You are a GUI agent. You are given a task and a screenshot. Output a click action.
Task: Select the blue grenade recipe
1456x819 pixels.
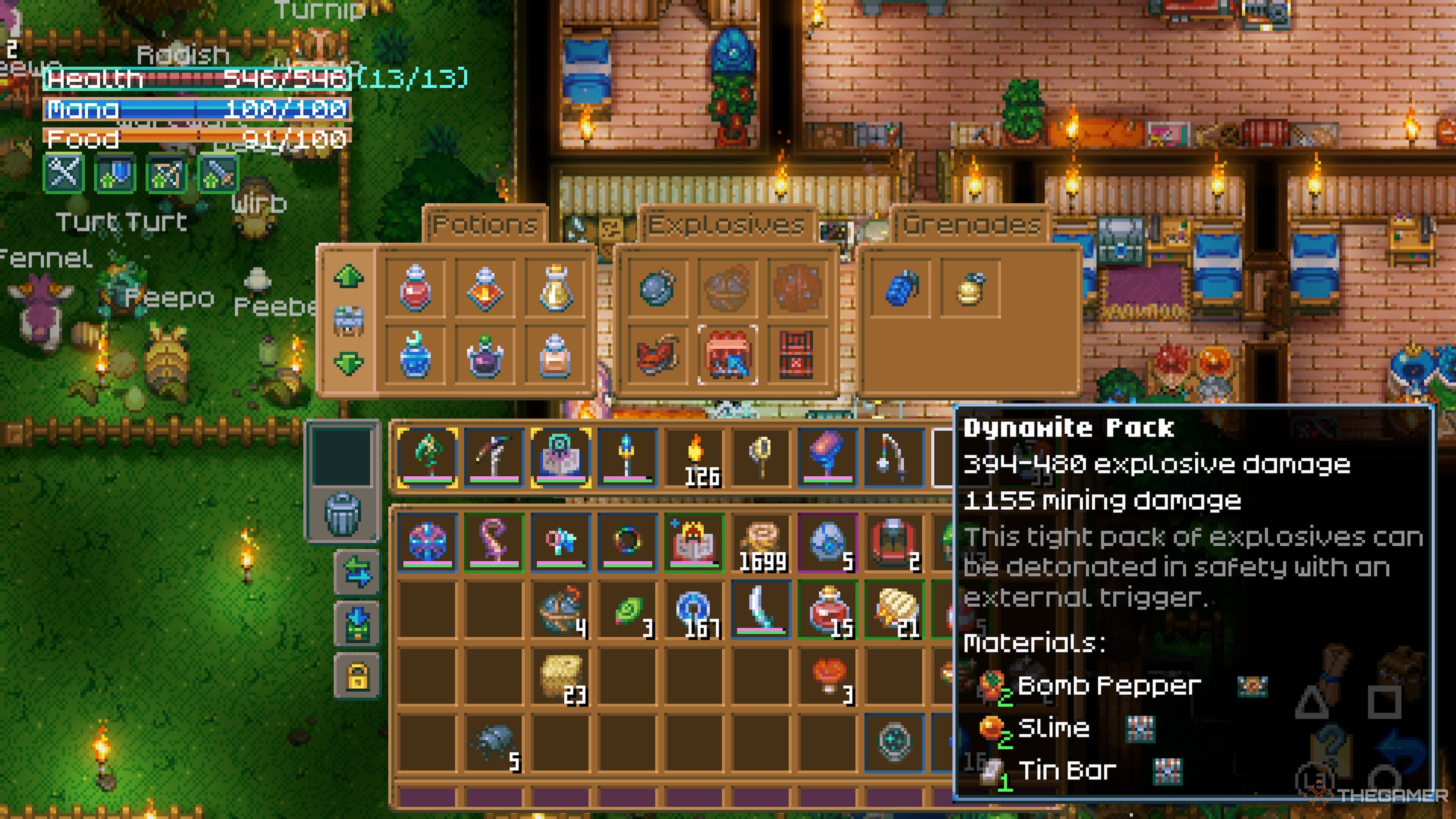(902, 288)
